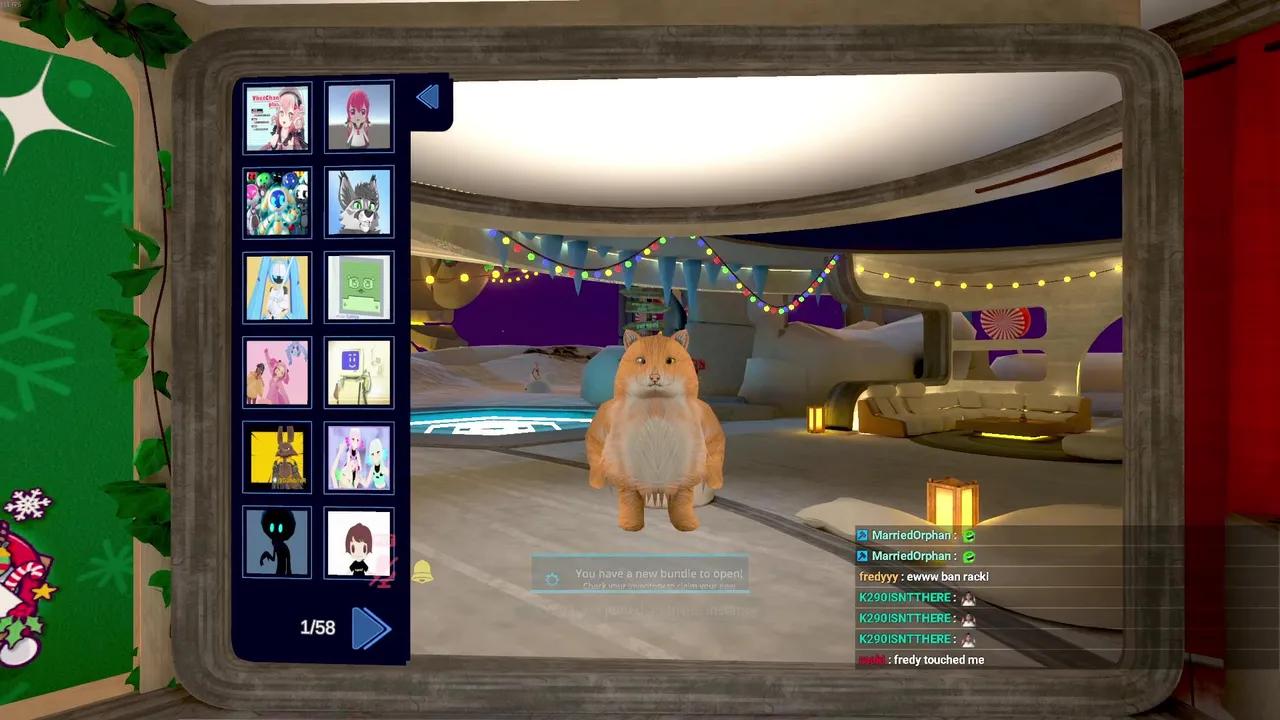Click the green emote beside MarriedOrphan's message
Viewport: 1280px width, 720px height.
coord(966,535)
